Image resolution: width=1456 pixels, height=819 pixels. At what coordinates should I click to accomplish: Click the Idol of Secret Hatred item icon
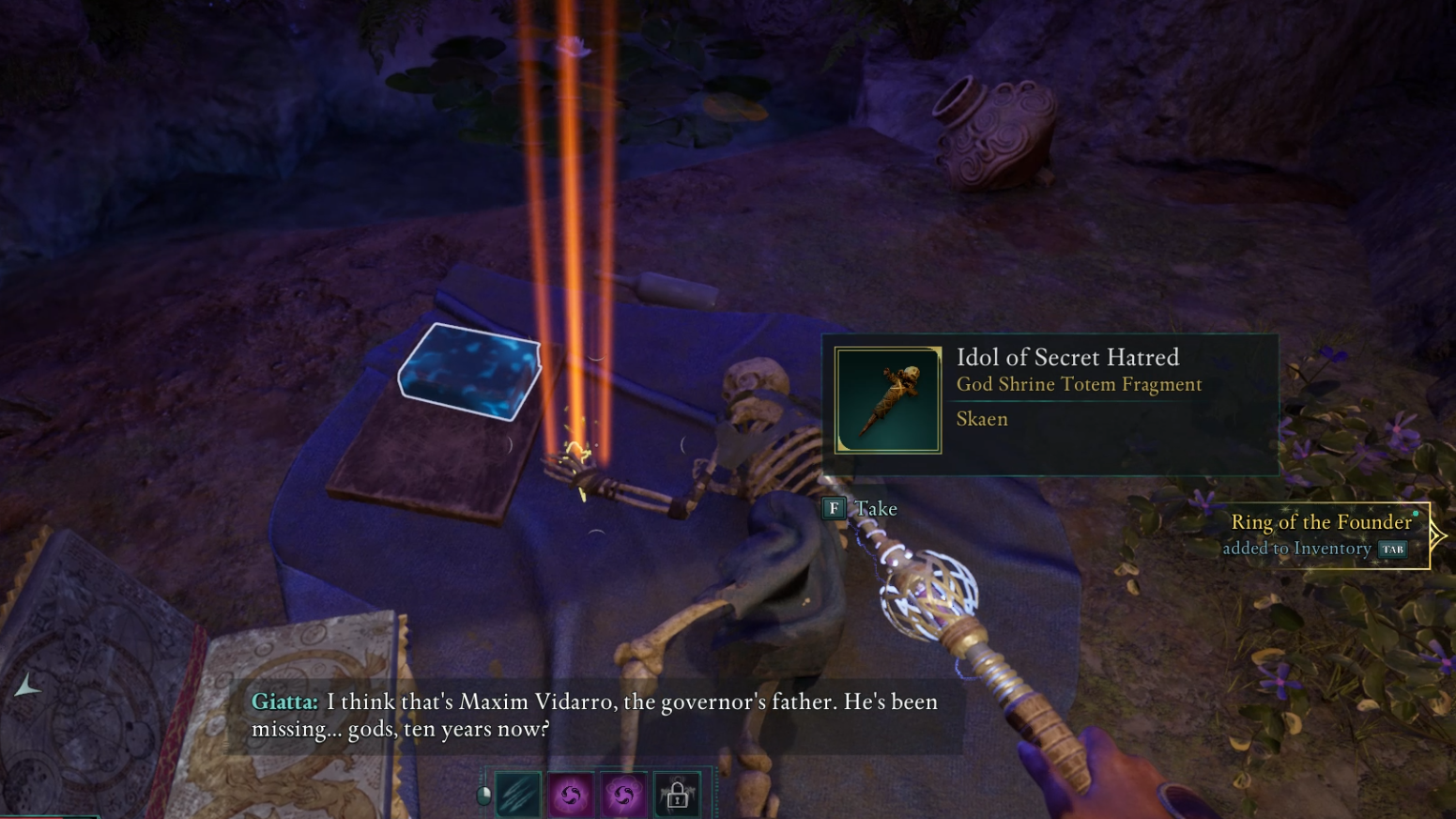click(x=887, y=400)
